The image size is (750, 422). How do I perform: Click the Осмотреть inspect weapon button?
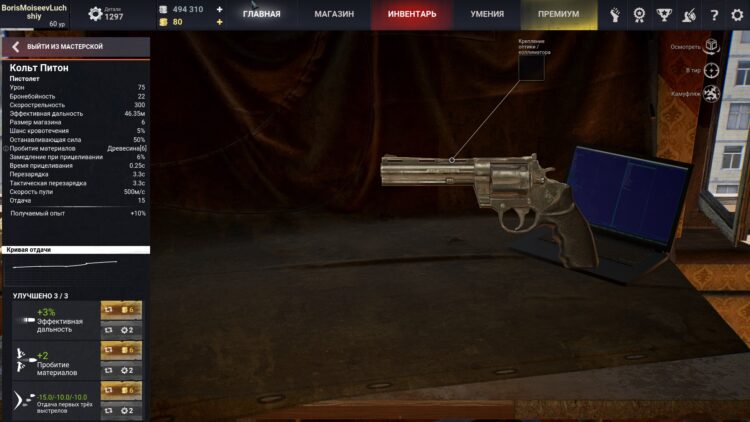(x=710, y=46)
